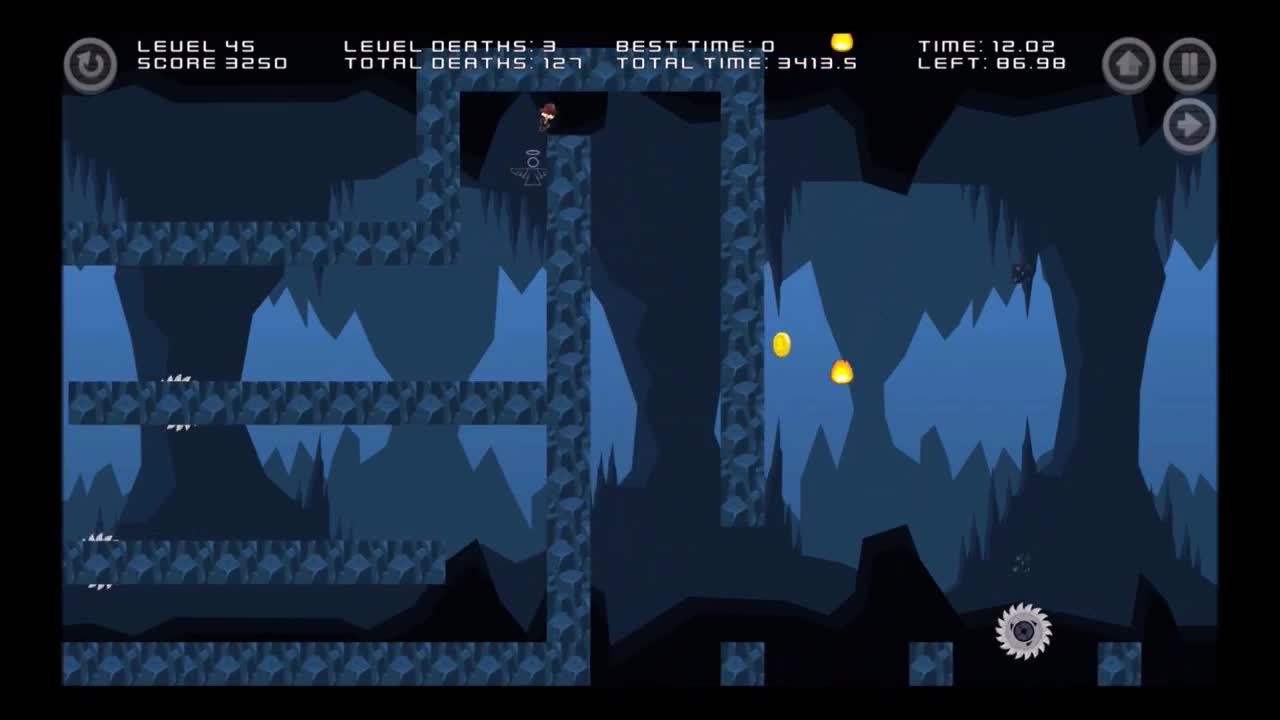Click the next level arrow icon

[x=1190, y=124]
